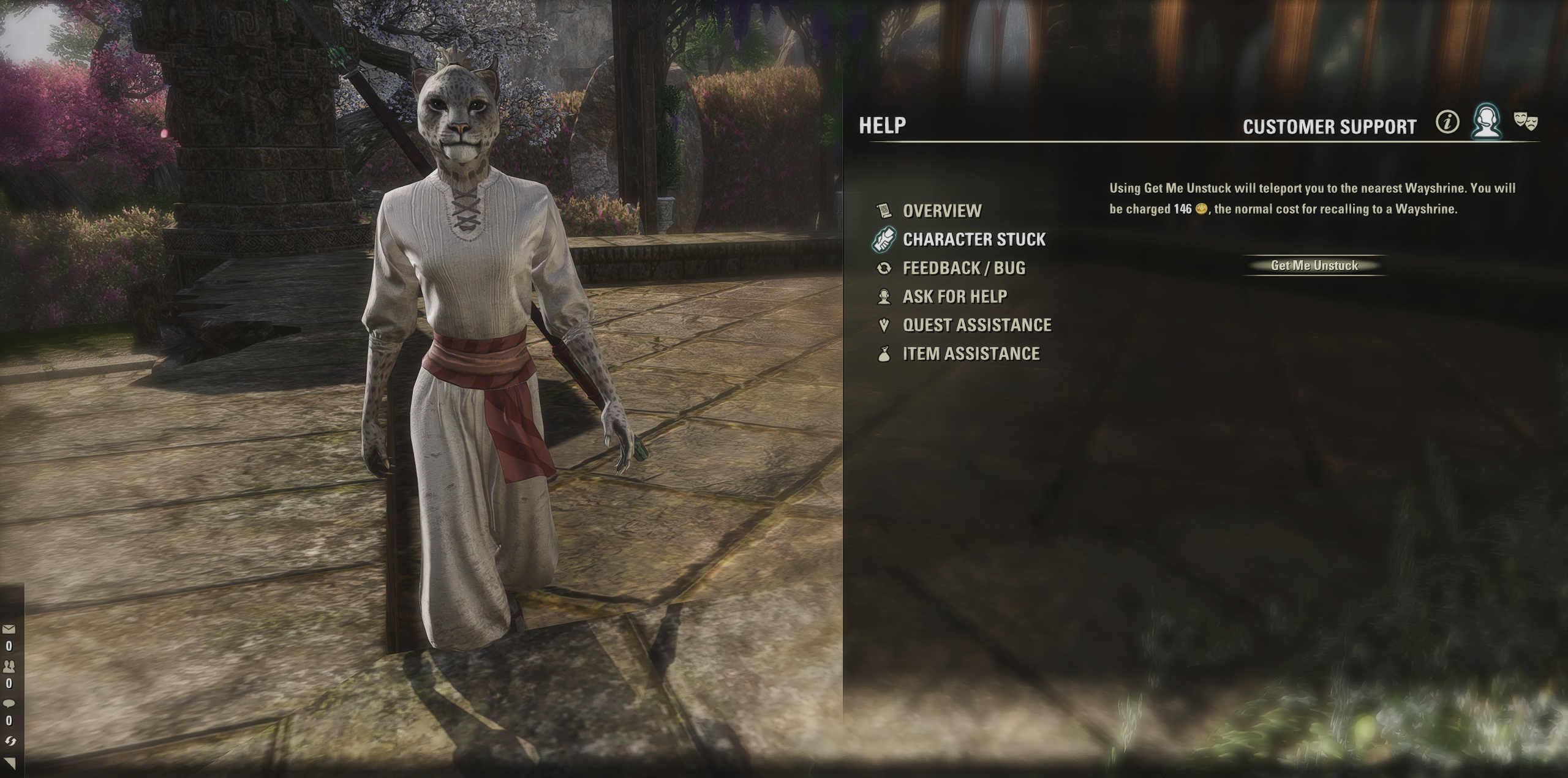This screenshot has width=1568, height=778.
Task: Open the theater masks emotes tab
Action: coord(1525,121)
